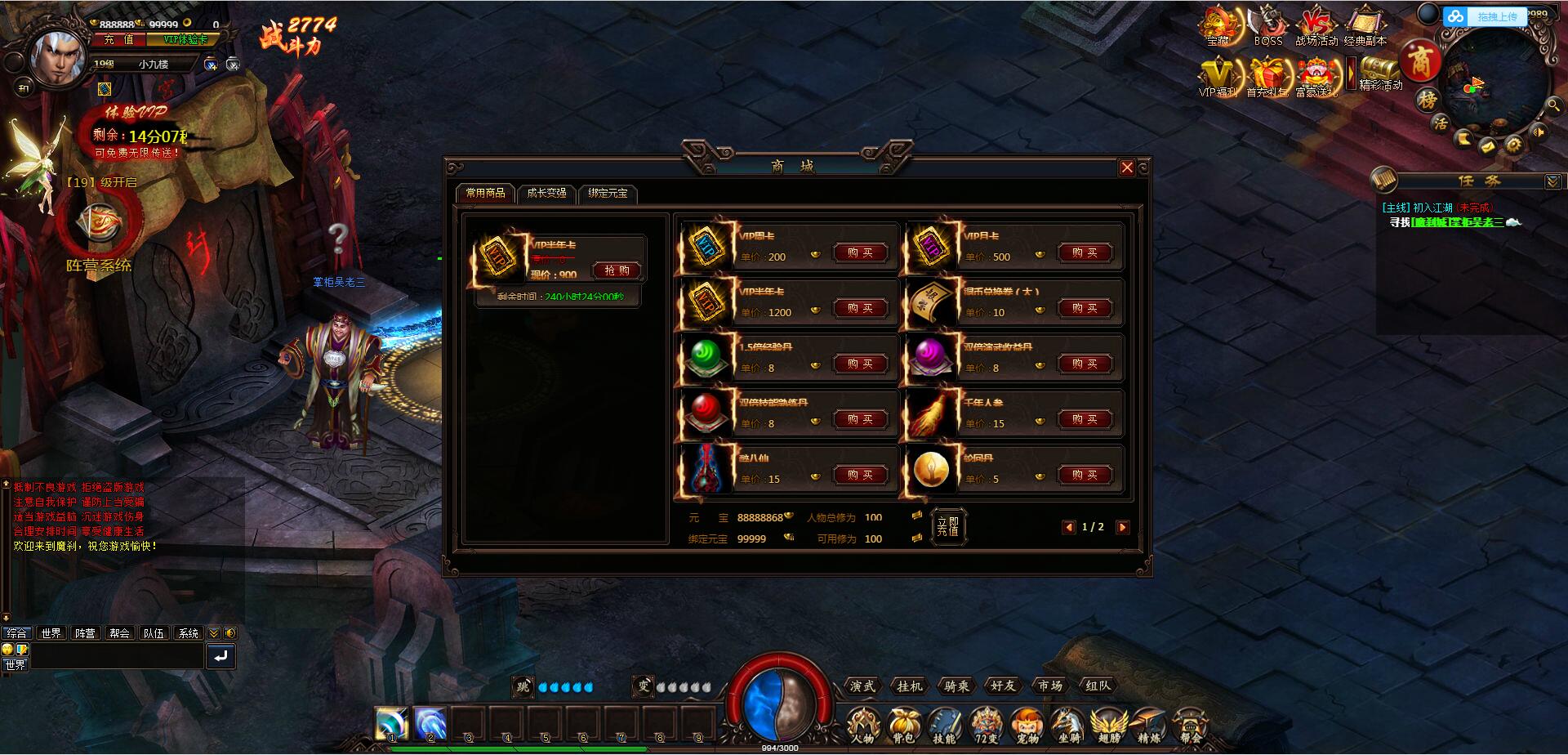Collapse chat tabs with double chevron
Screen dimensions: 1568x755
[x=214, y=632]
